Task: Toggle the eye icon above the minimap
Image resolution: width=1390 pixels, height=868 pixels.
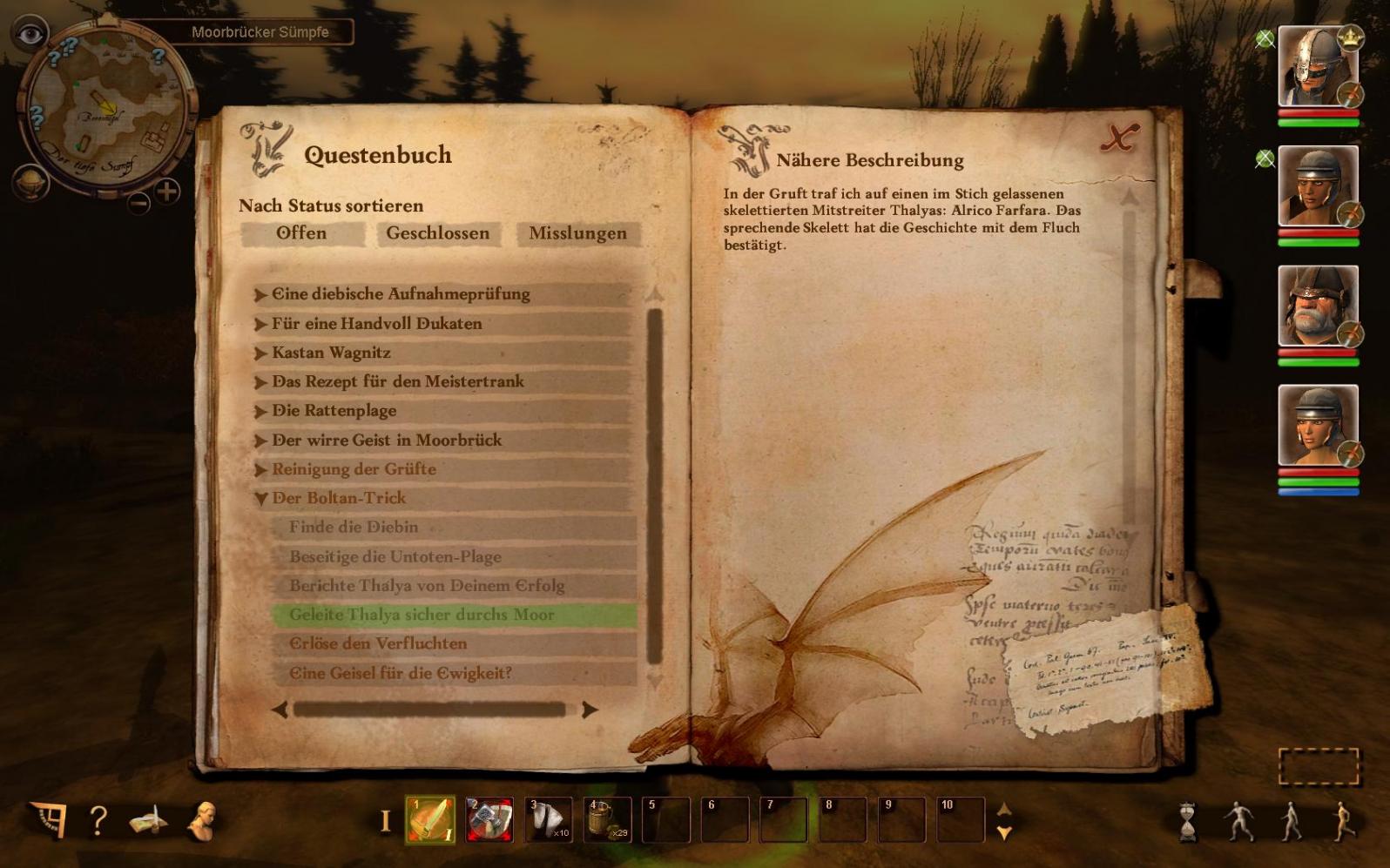Action: [30, 34]
